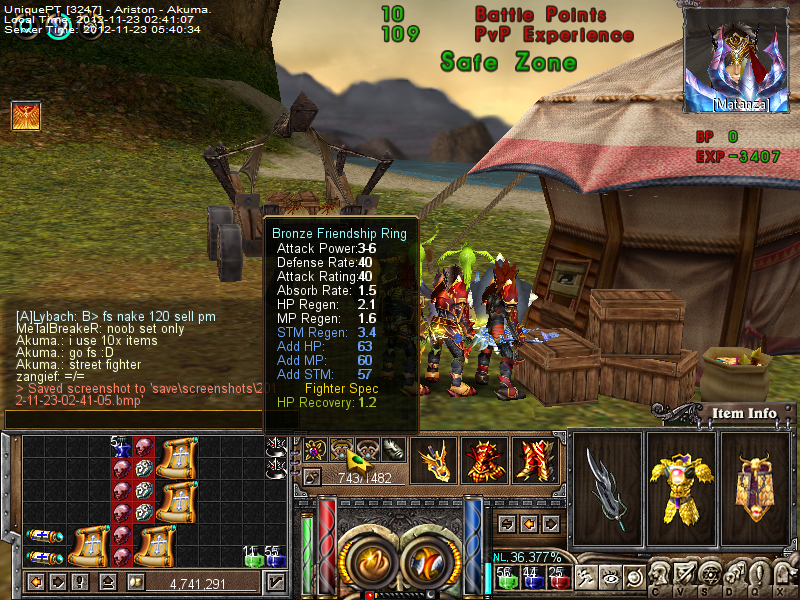The width and height of the screenshot is (800, 600).
Task: Select the equipped Bronze Friendship Ring slot
Action: 342,450
